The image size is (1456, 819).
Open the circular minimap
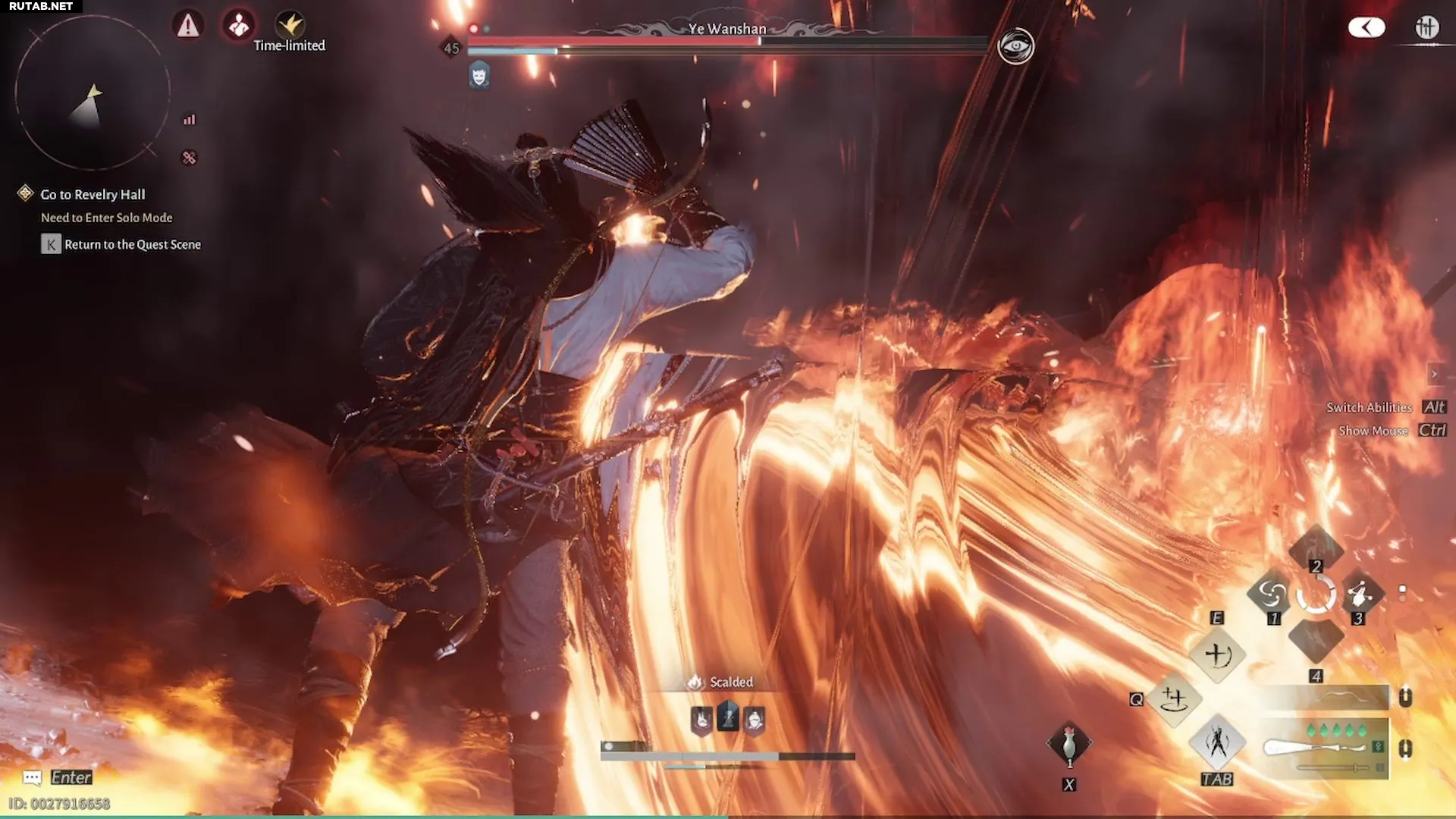pos(93,93)
